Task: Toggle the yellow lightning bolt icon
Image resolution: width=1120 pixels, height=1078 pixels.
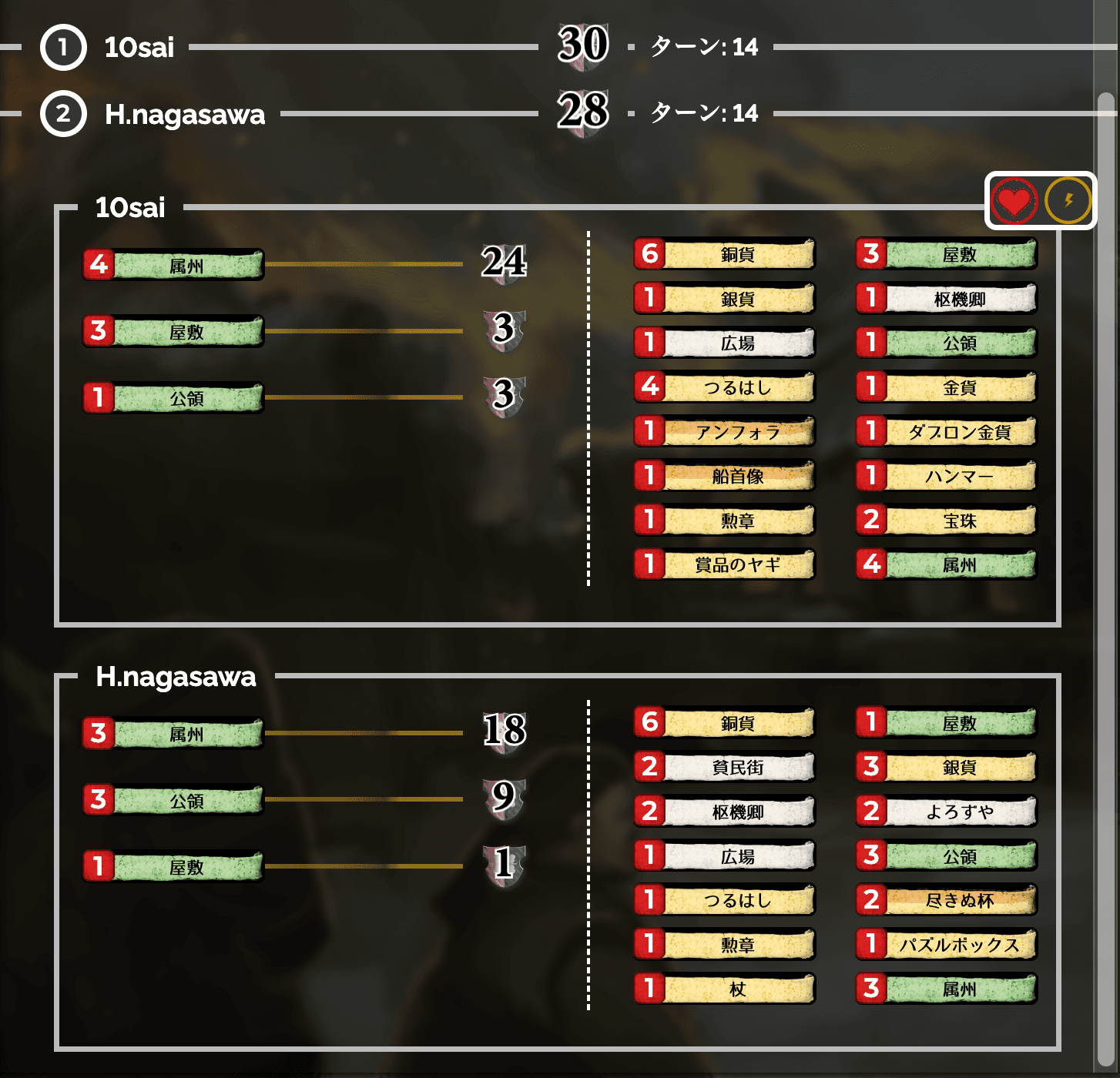Action: click(1067, 199)
